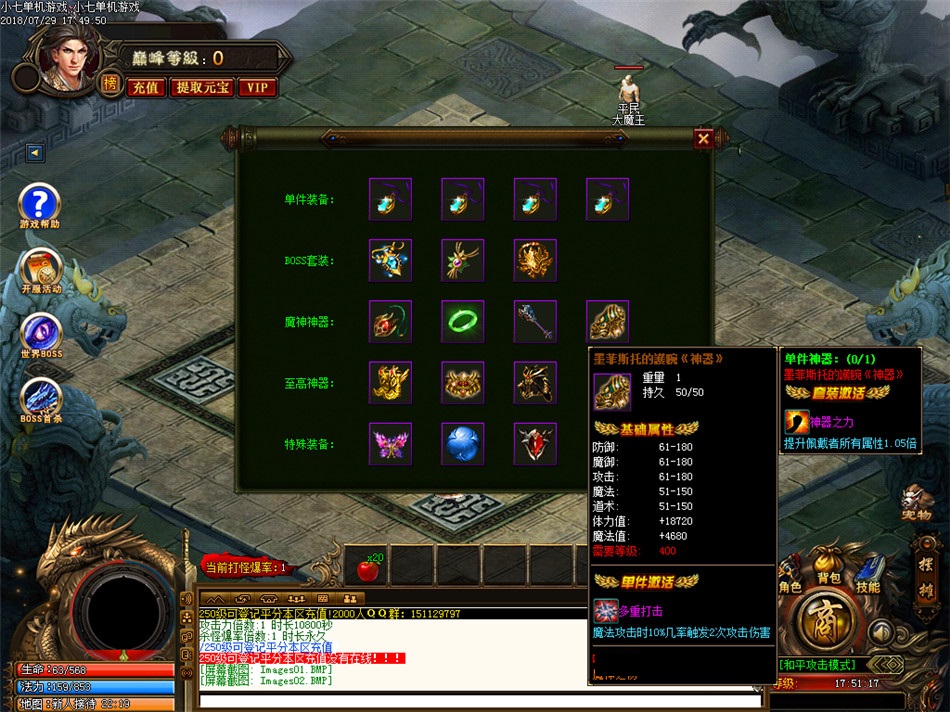The width and height of the screenshot is (950, 712).
Task: Open the 充值 recharge button
Action: coord(145,87)
